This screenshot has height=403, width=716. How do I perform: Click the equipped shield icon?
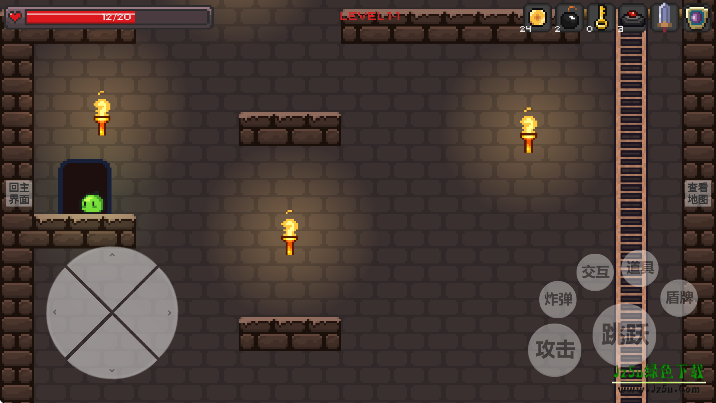696,17
